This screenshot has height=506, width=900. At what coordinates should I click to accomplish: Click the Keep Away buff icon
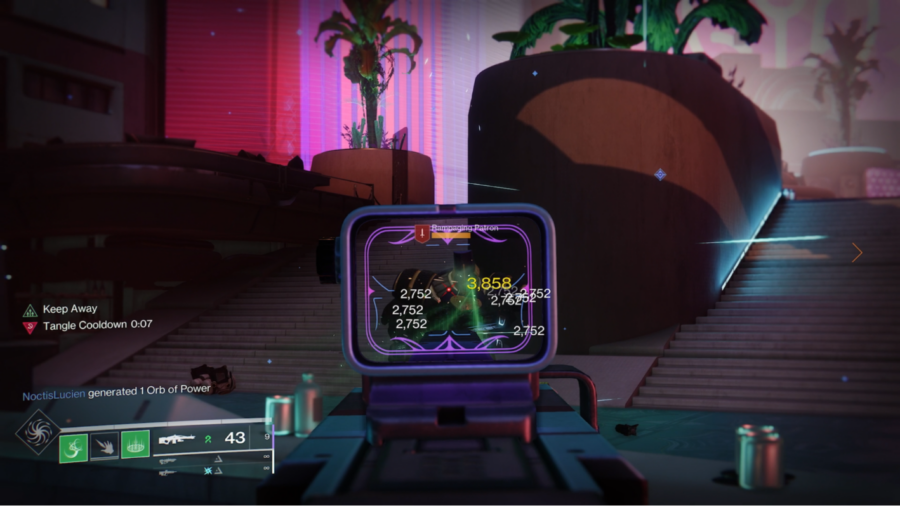(30, 310)
